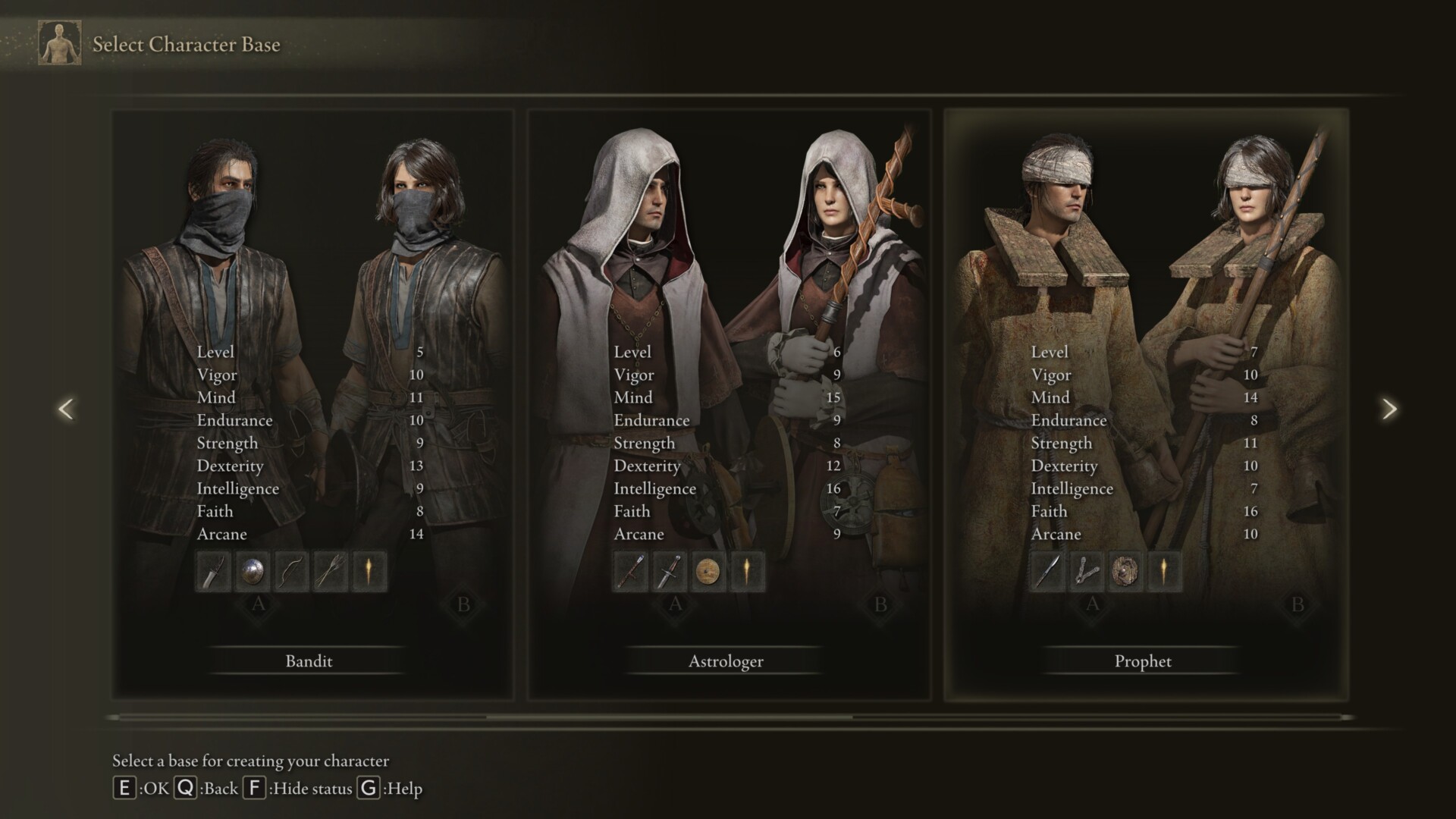This screenshot has width=1456, height=819.
Task: Select the Astrologer's staff icon
Action: [x=630, y=571]
